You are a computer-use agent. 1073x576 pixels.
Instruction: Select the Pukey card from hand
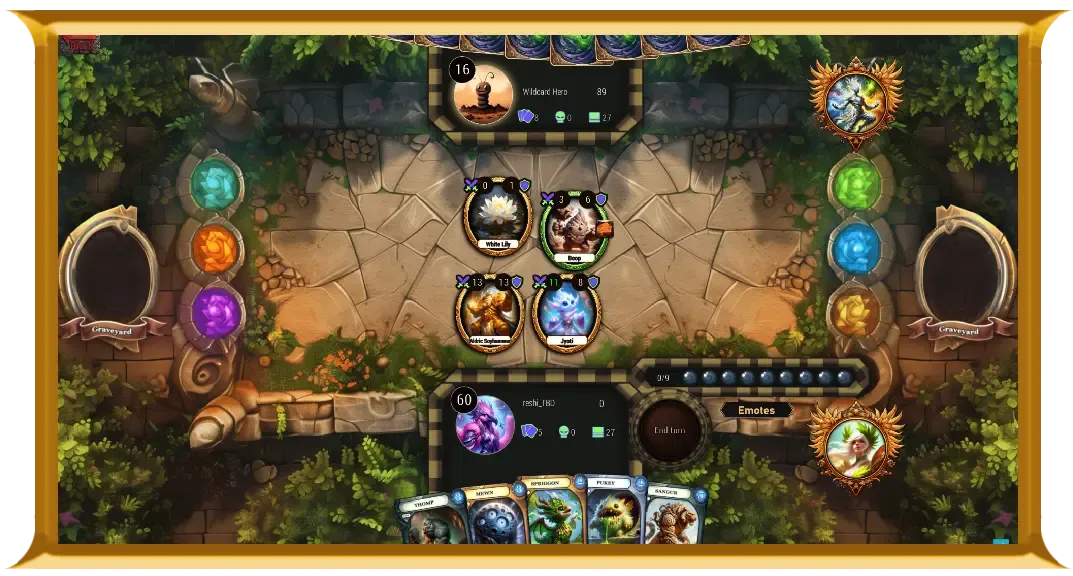(x=611, y=511)
